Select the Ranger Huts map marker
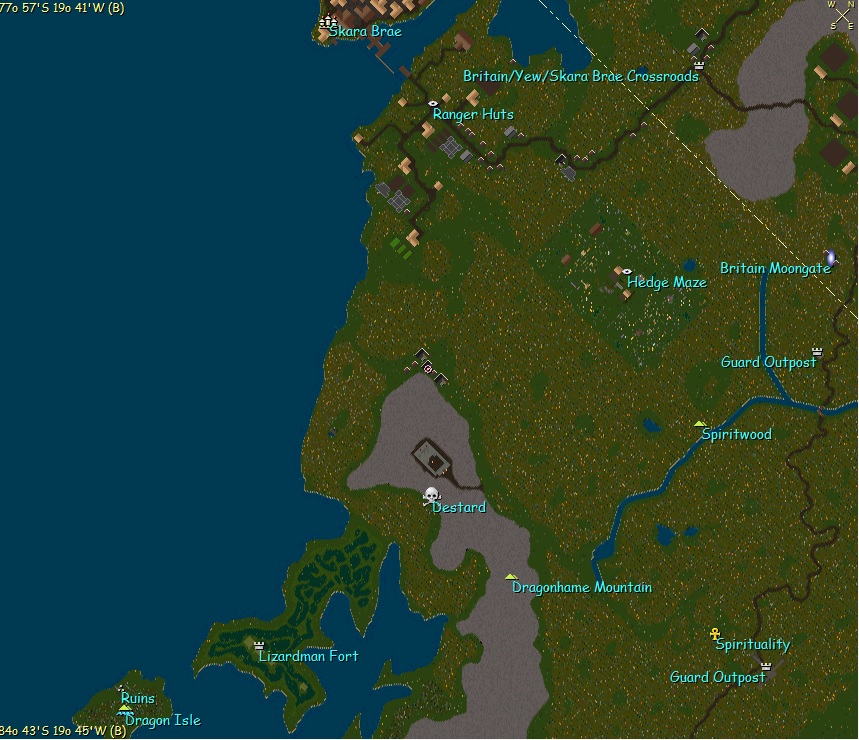 tap(433, 103)
